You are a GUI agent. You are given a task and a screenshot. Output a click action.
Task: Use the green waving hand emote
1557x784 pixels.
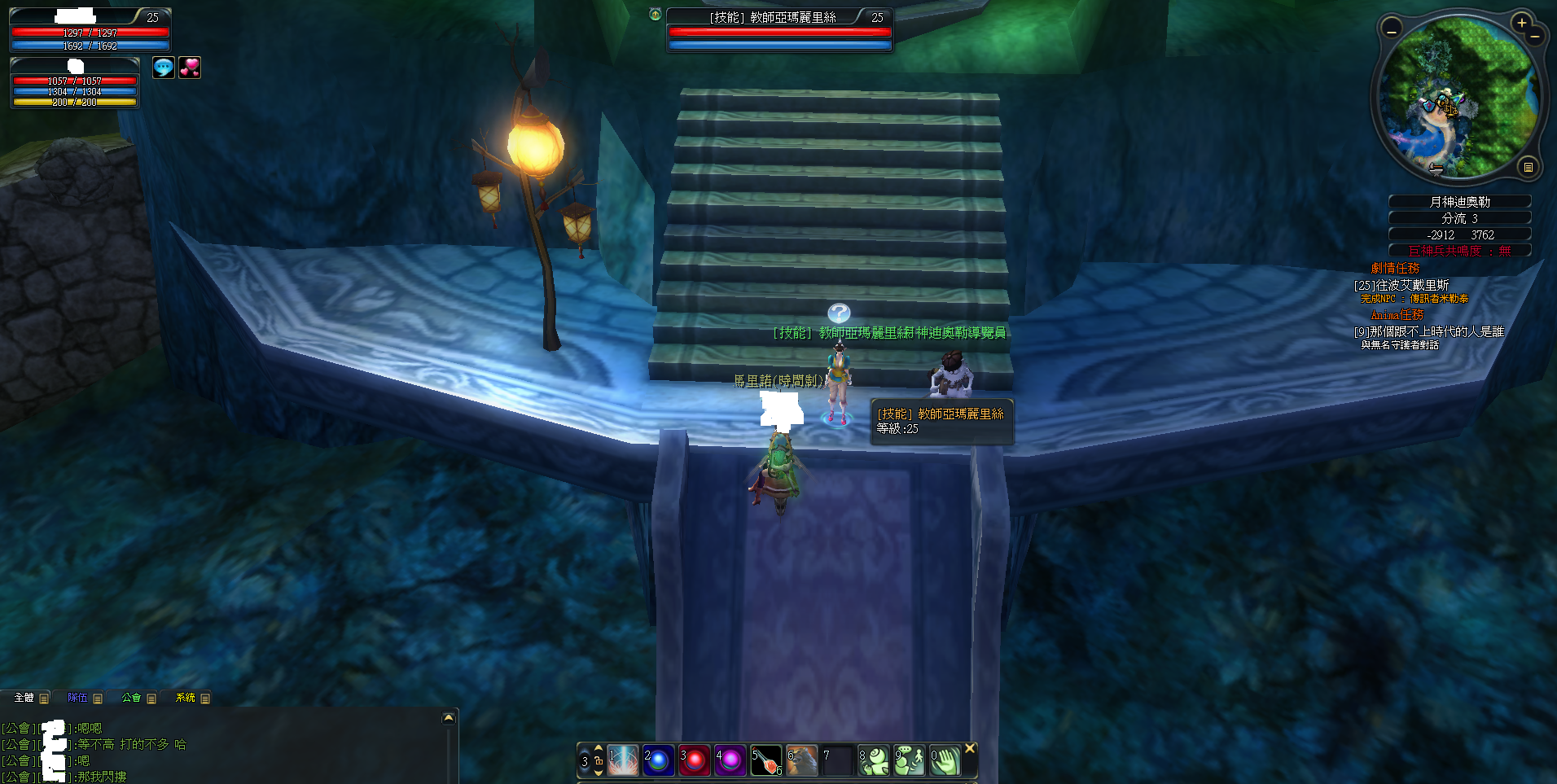point(945,760)
